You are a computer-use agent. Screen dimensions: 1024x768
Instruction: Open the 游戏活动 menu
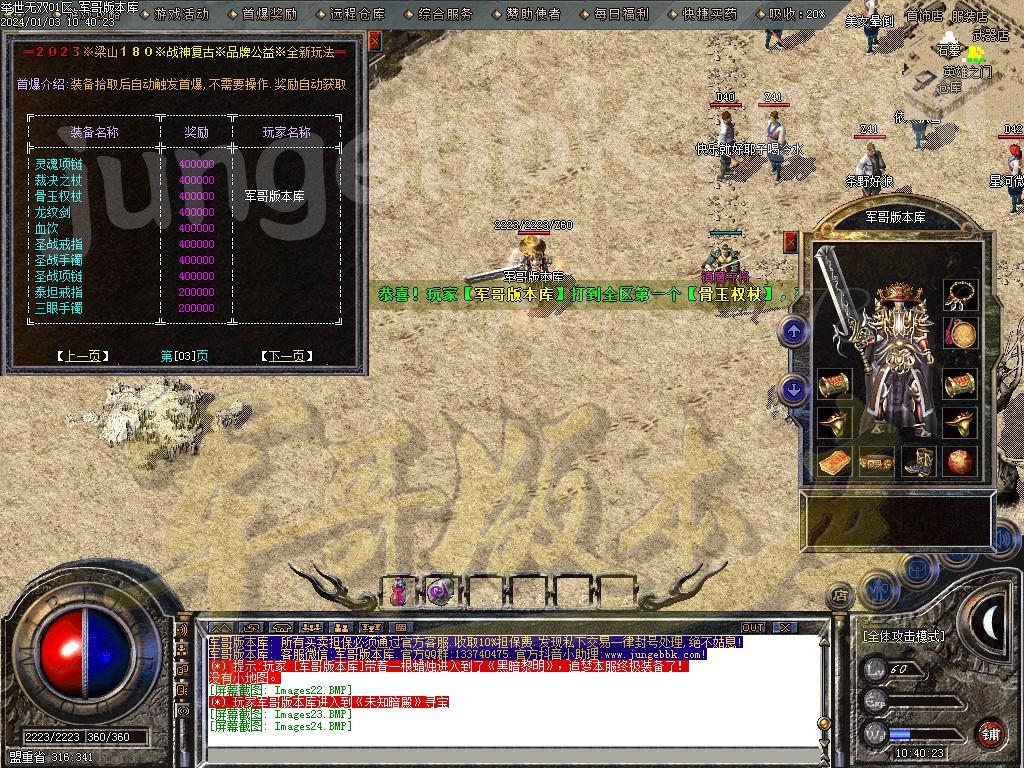(182, 14)
